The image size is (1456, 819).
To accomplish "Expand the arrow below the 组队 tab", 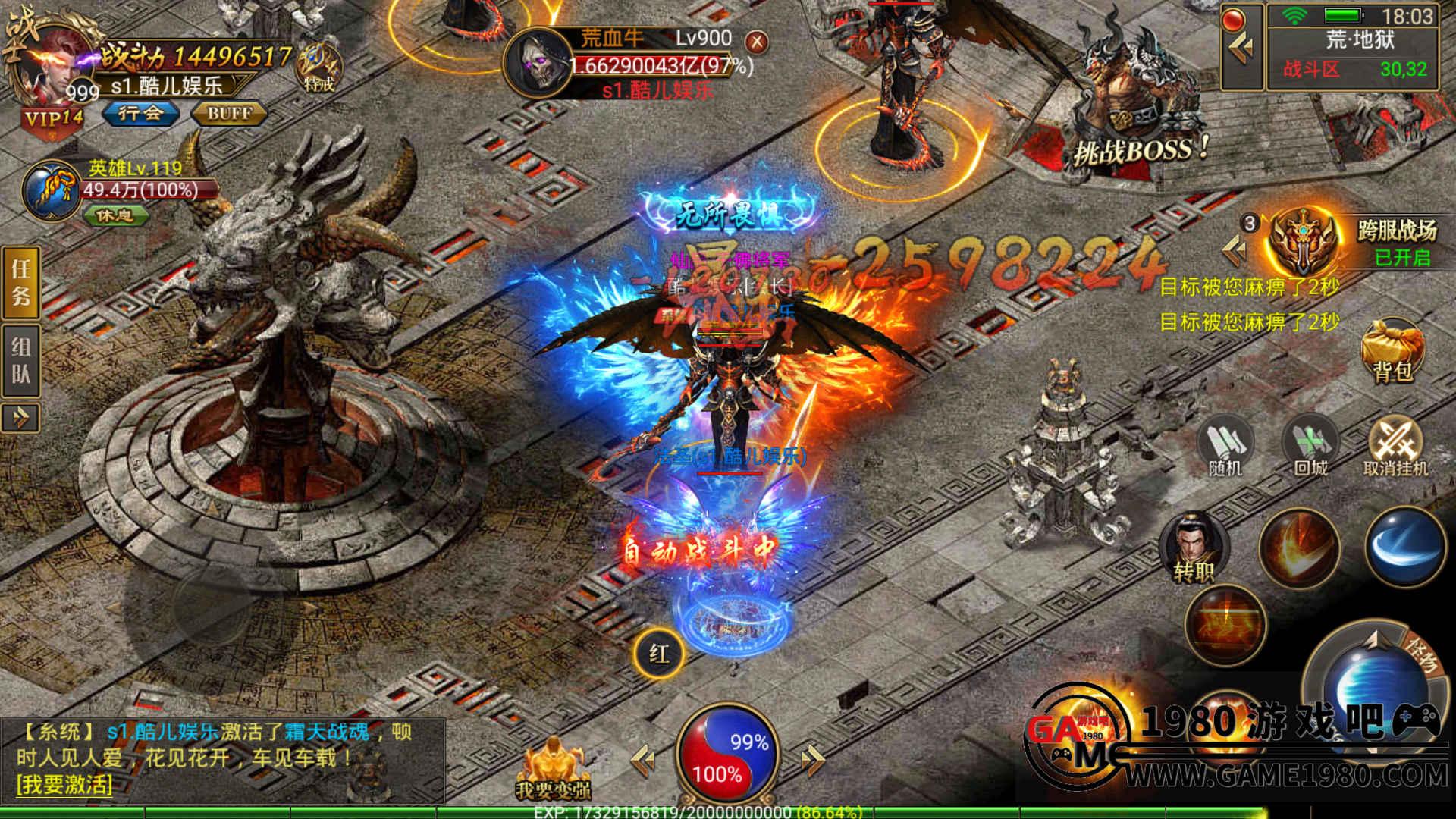I will [x=20, y=417].
